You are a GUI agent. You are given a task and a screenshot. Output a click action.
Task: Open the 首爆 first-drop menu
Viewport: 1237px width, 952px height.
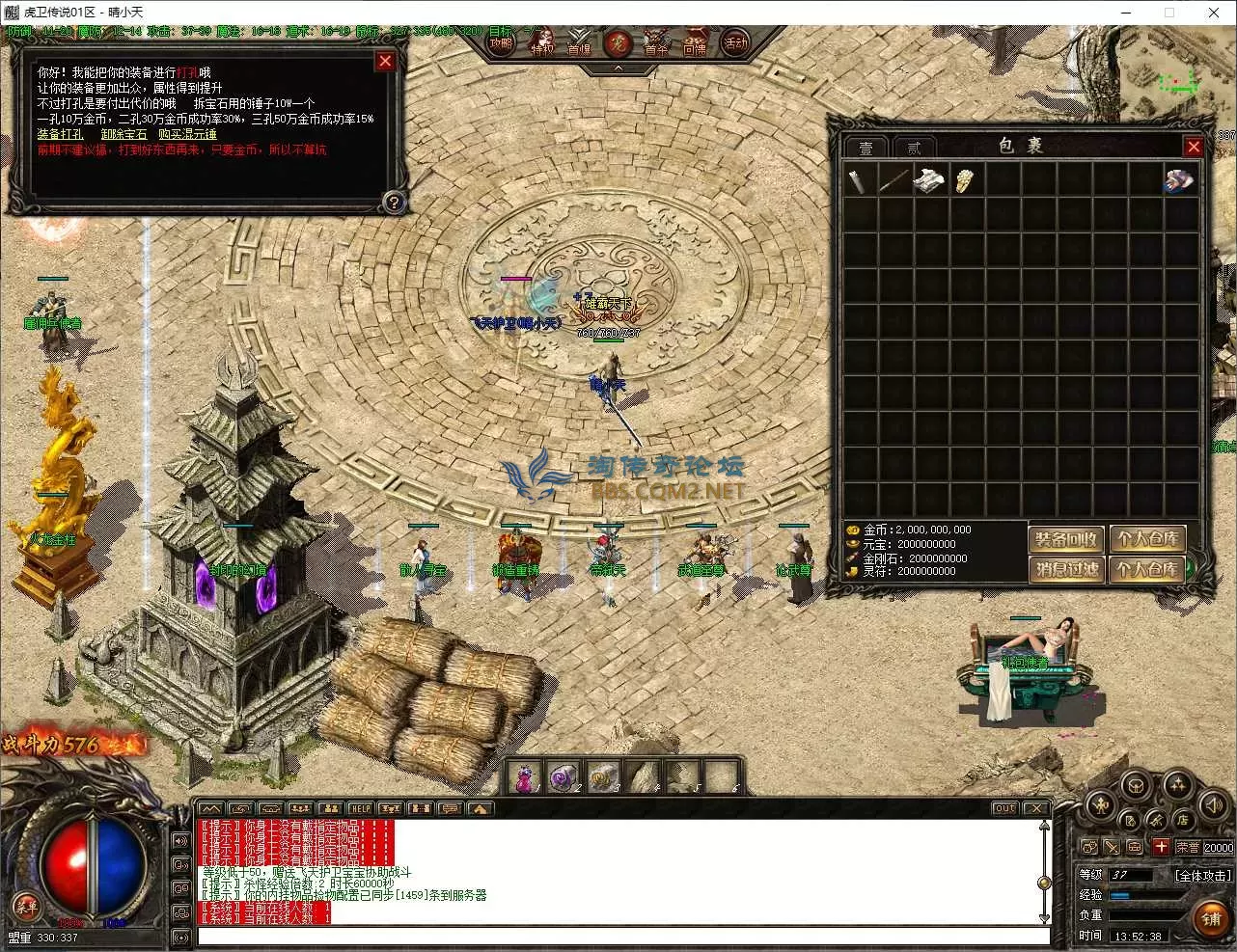[x=579, y=44]
